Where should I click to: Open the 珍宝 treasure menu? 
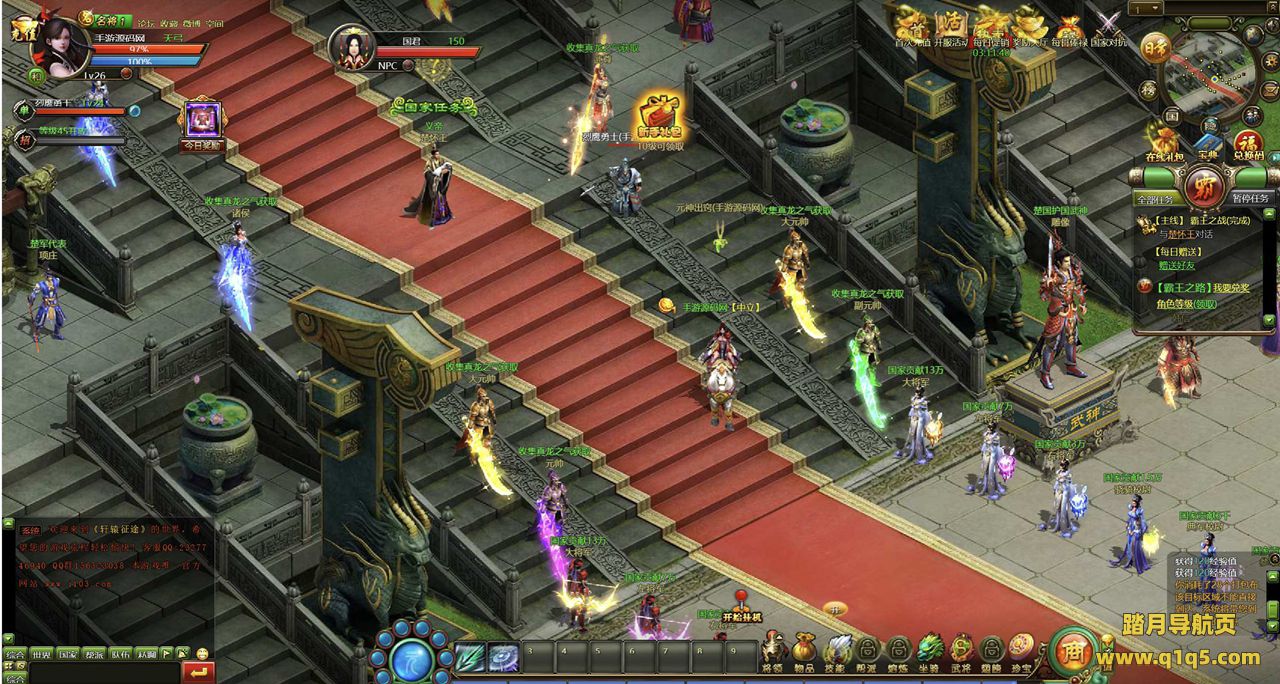(x=1021, y=649)
